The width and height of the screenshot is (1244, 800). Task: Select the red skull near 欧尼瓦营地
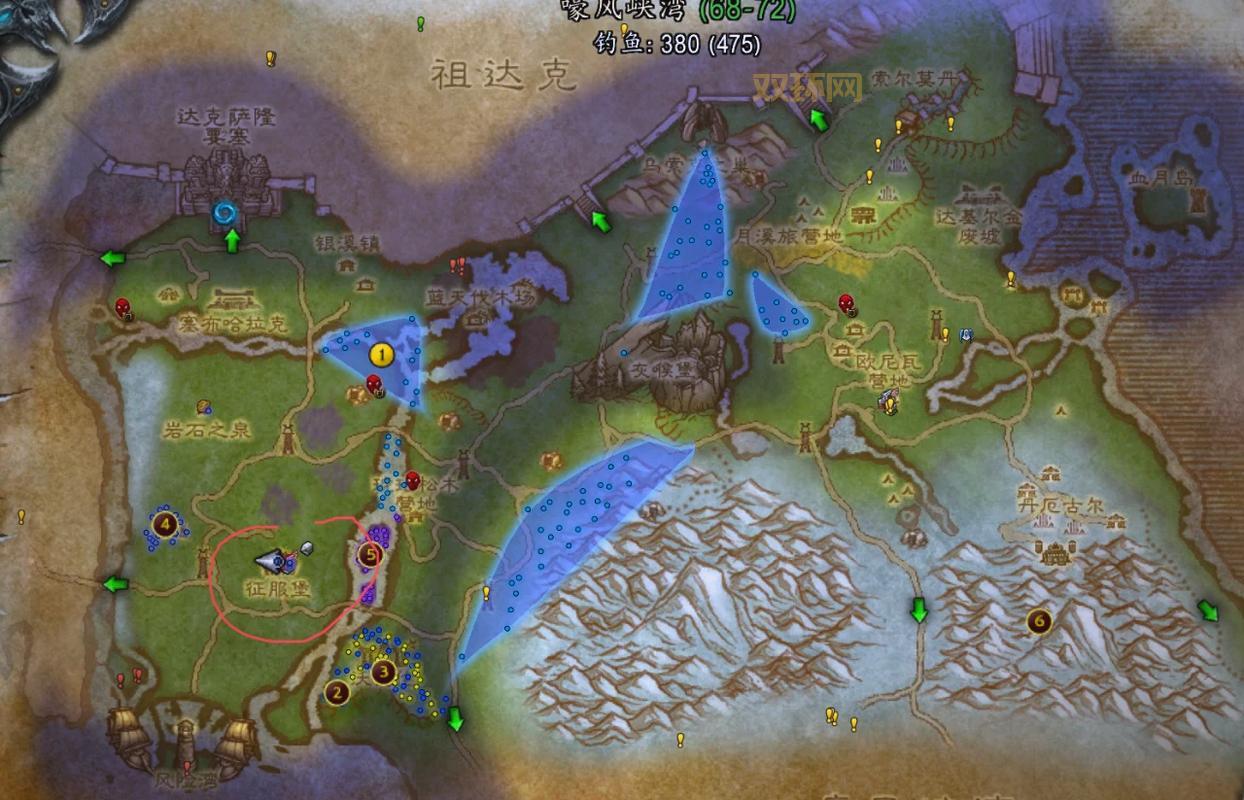pyautogui.click(x=846, y=303)
